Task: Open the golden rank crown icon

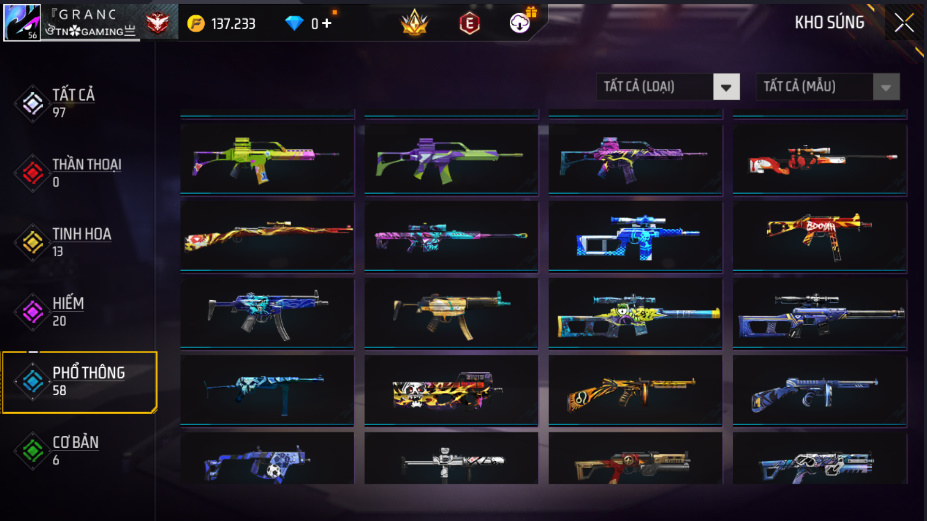Action: [x=414, y=23]
